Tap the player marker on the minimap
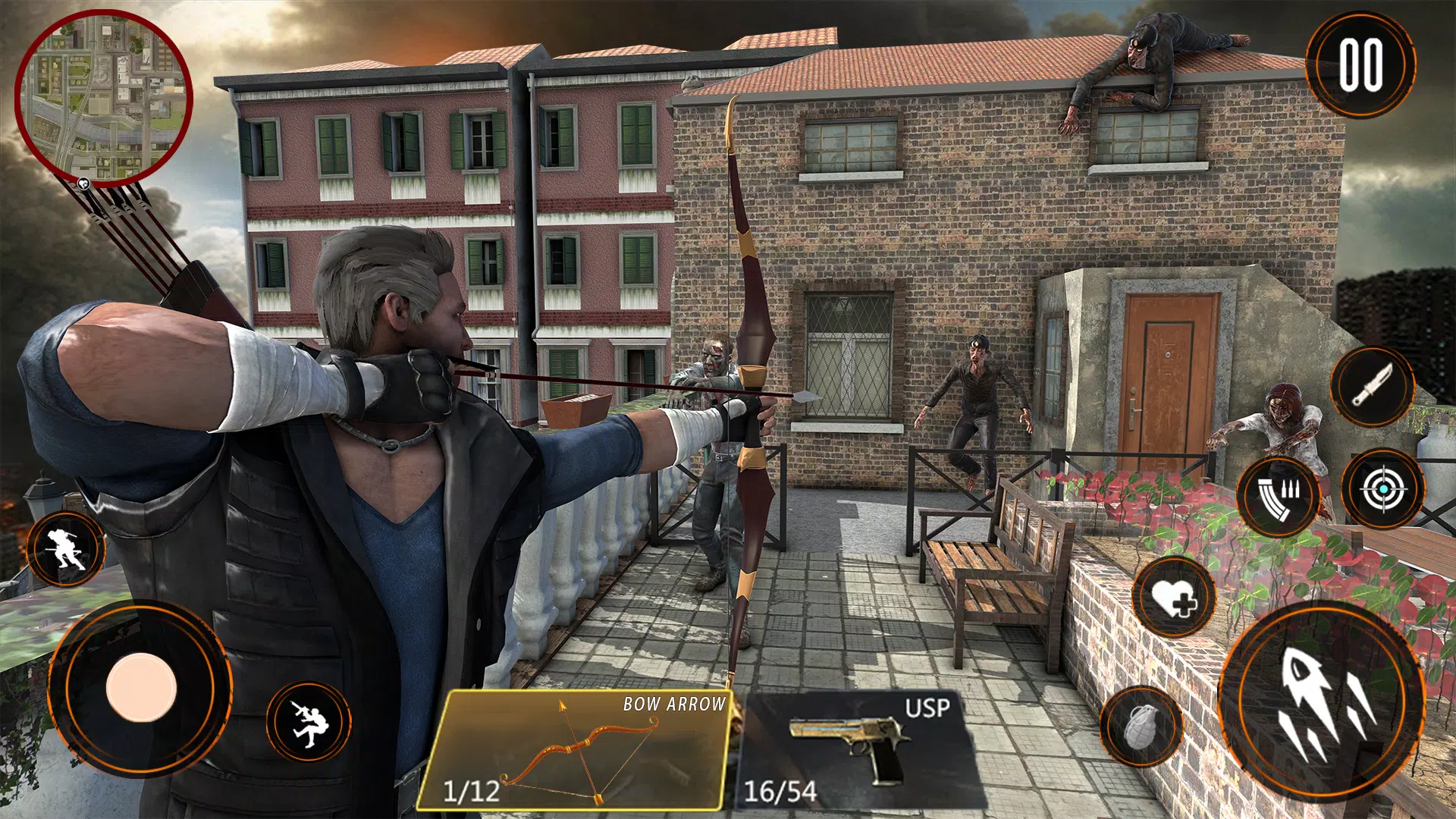 83,182
